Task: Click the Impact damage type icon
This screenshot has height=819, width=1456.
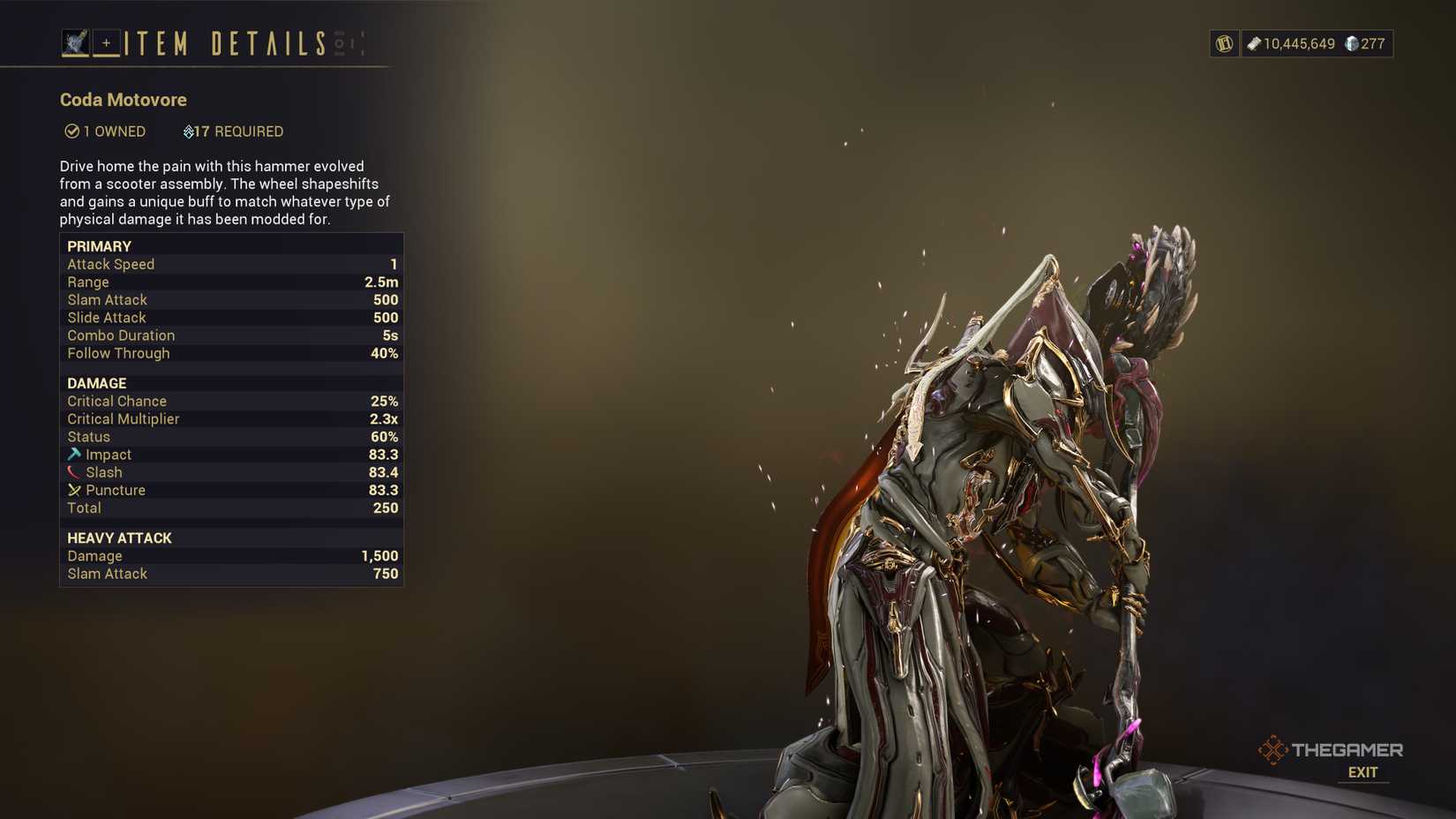Action: (75, 455)
